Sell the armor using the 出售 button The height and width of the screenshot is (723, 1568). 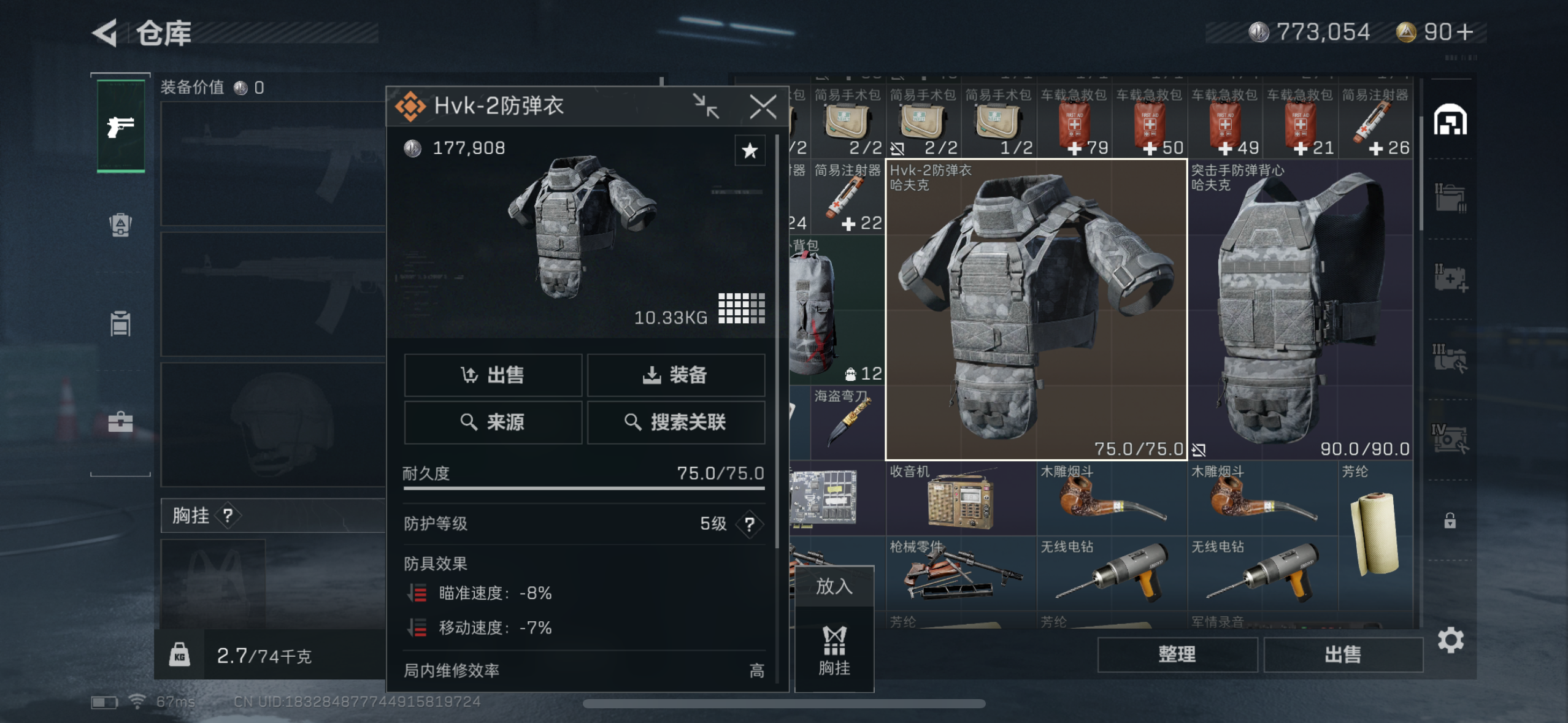[493, 375]
